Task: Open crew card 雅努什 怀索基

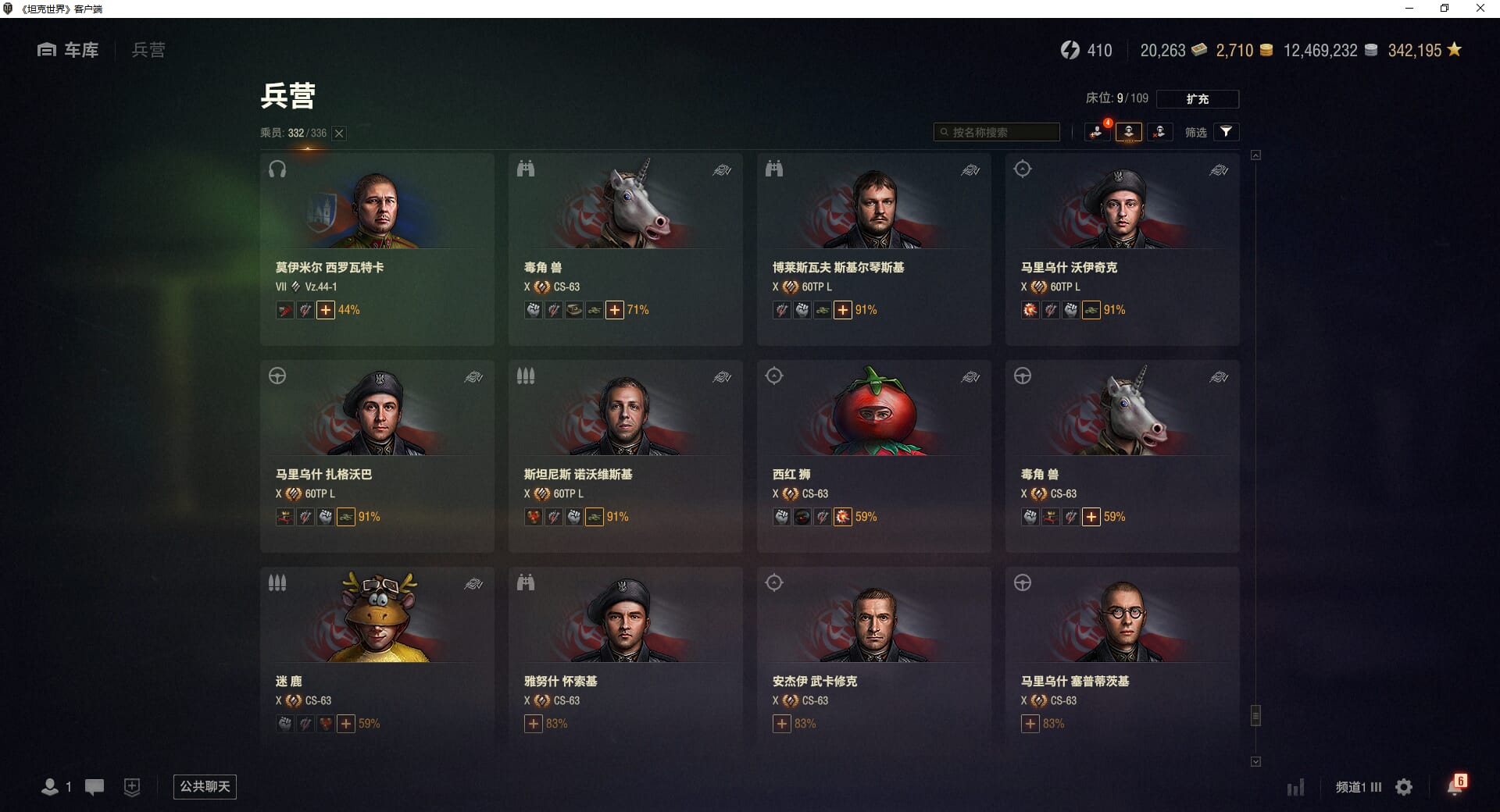Action: [625, 662]
